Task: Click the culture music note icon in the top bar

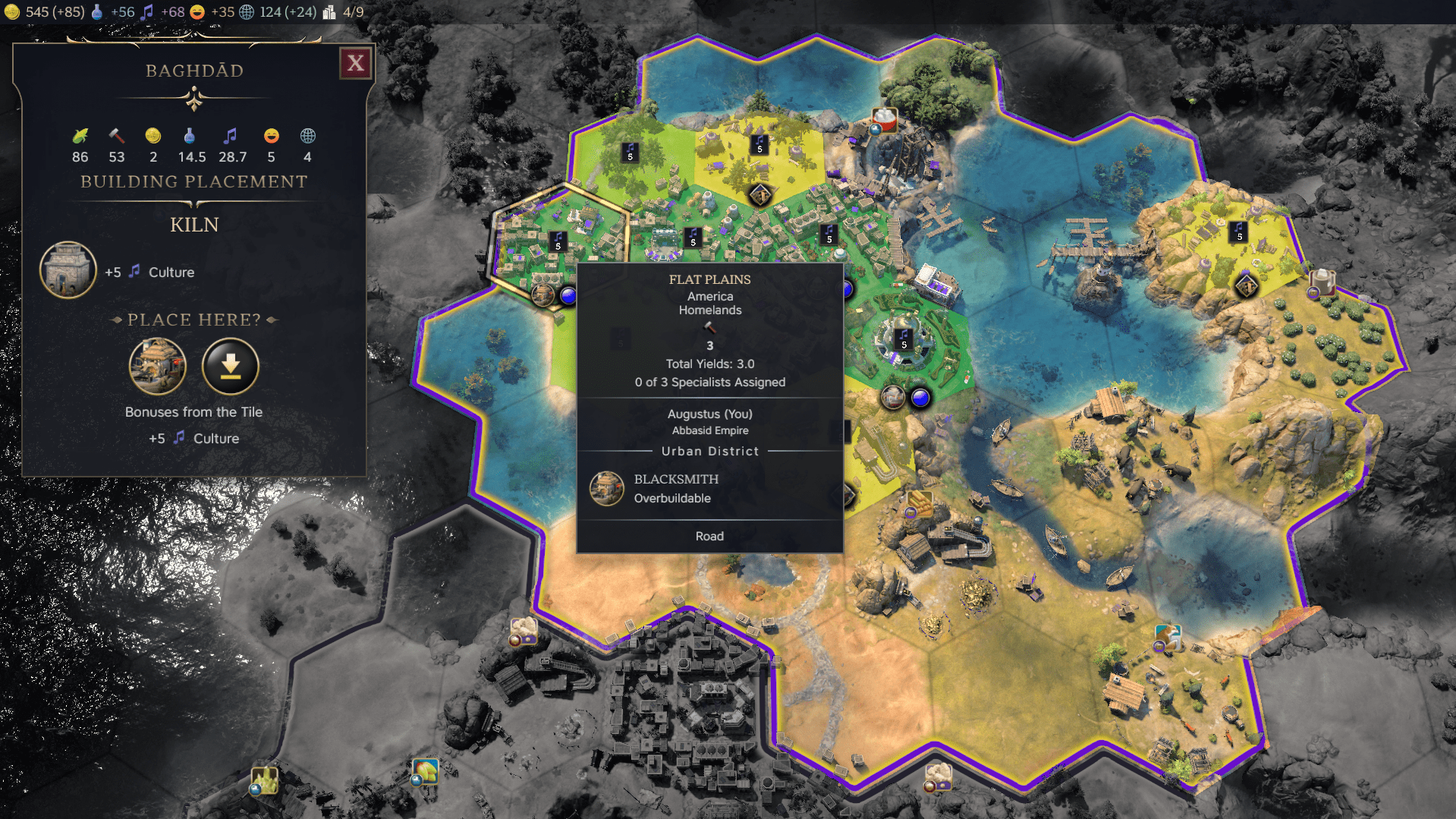Action: click(x=147, y=12)
